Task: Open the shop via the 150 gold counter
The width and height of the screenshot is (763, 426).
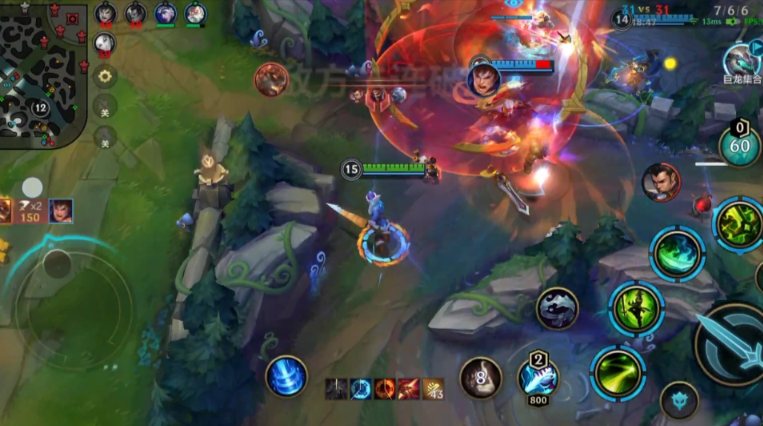Action: pyautogui.click(x=30, y=212)
